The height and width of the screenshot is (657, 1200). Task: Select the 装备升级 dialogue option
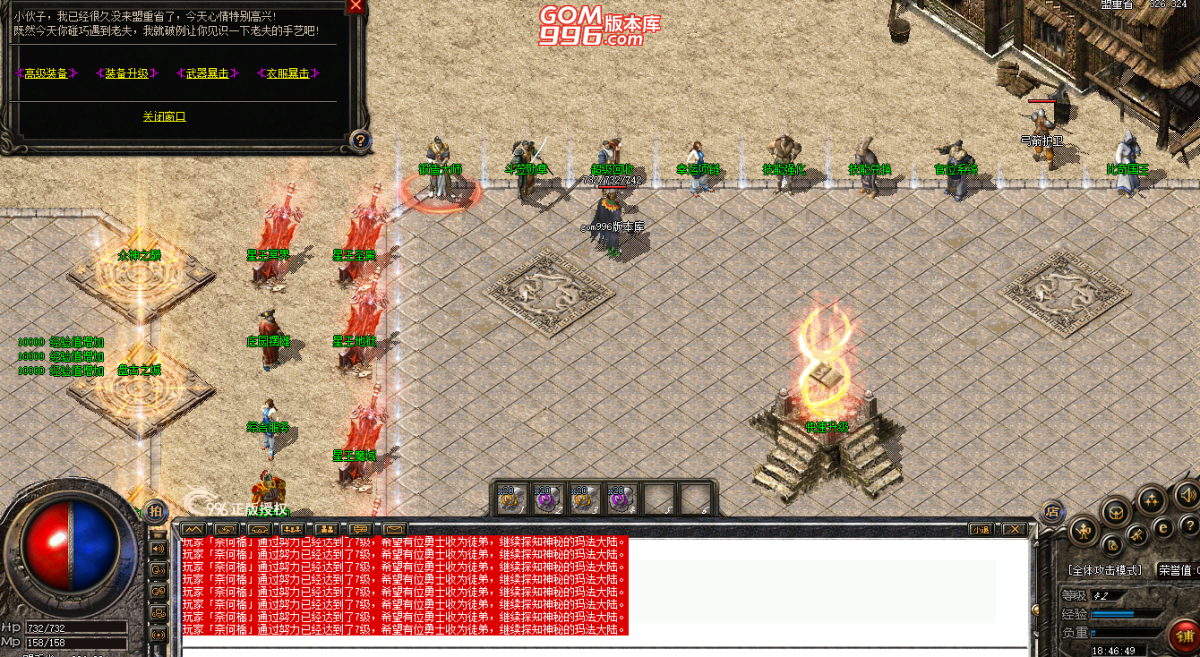point(126,73)
